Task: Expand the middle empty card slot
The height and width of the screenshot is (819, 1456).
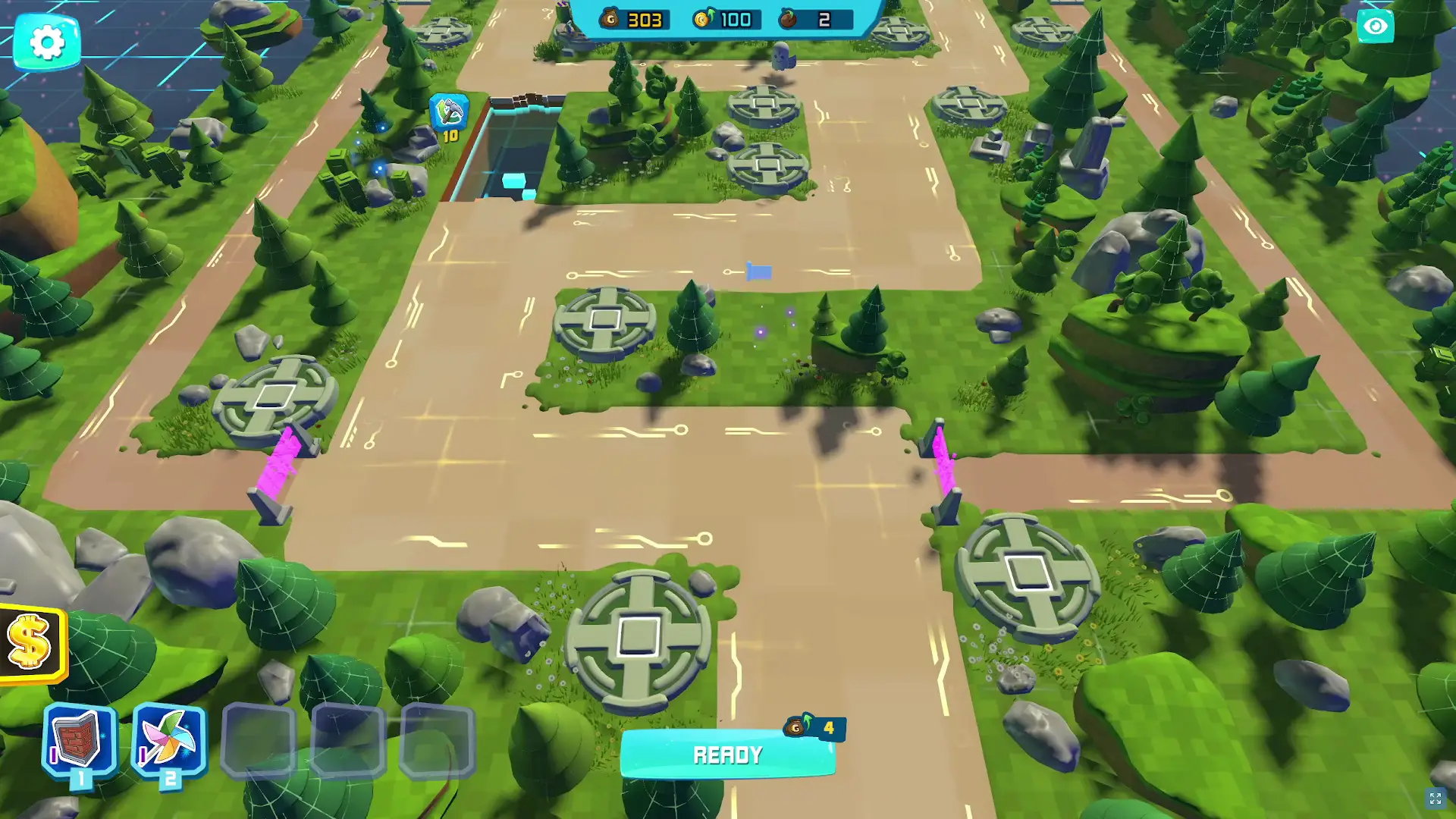Action: coord(349,739)
